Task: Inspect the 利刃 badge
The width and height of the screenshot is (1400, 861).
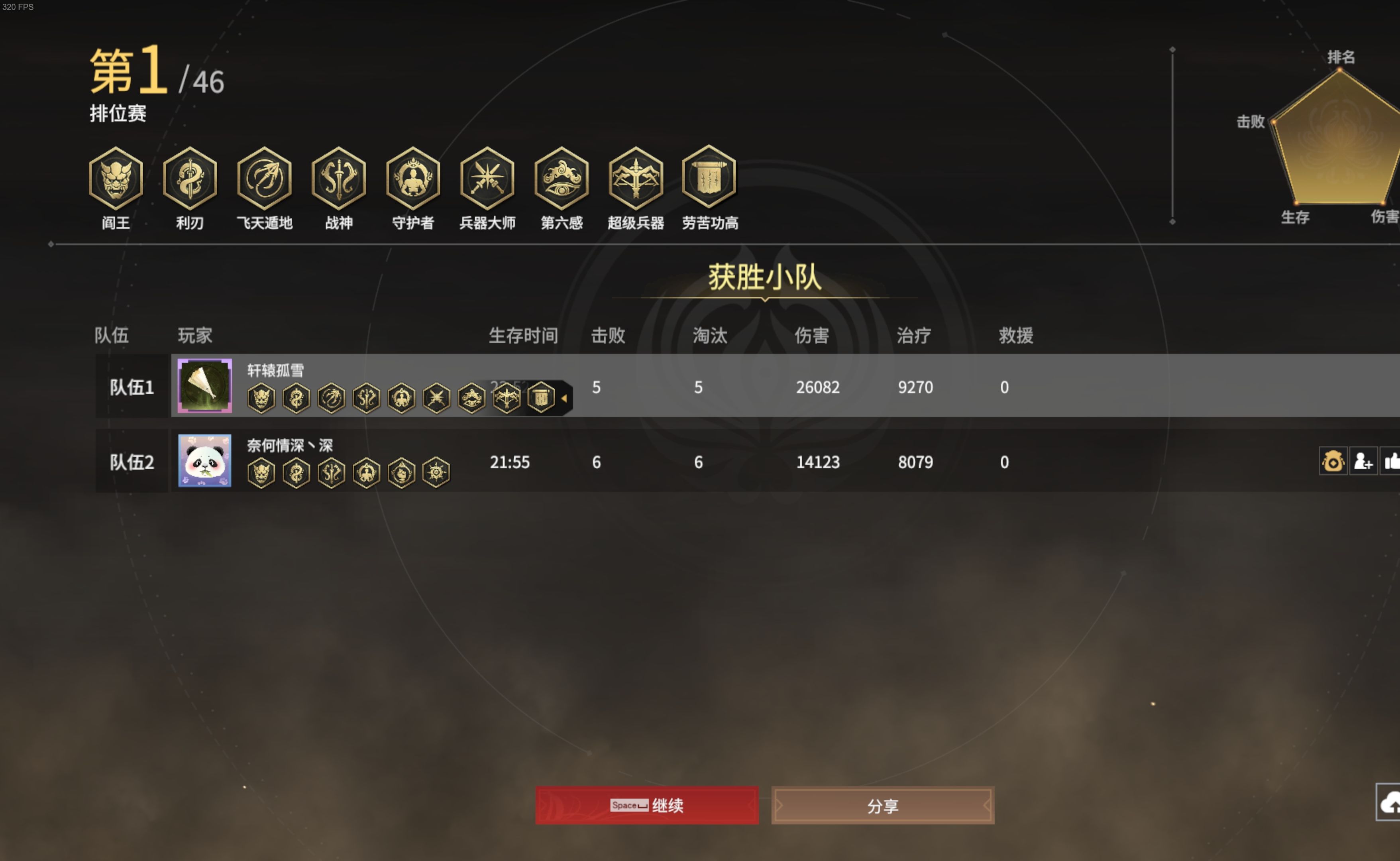Action: [190, 178]
